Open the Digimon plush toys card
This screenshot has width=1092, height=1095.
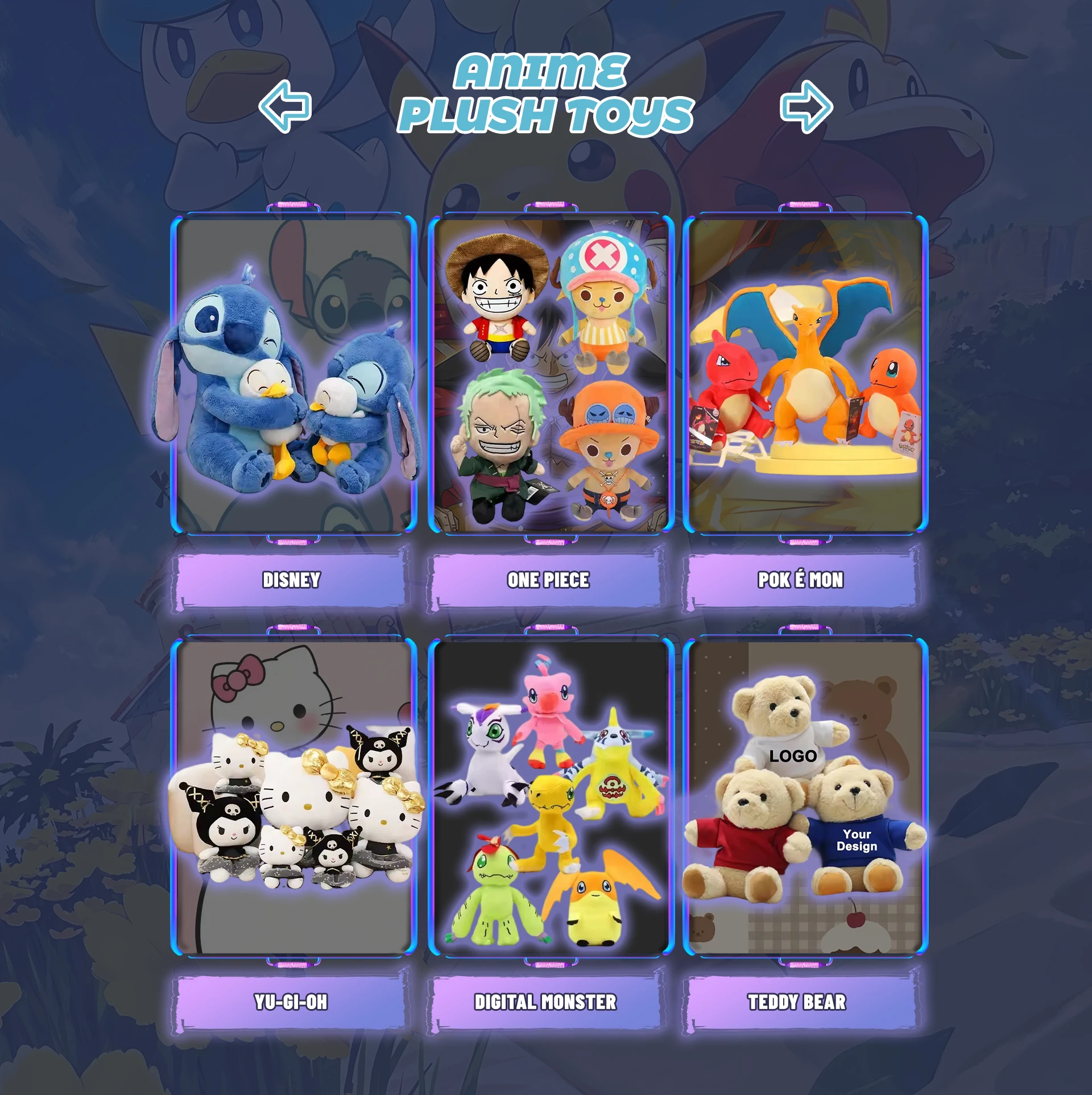tap(550, 798)
